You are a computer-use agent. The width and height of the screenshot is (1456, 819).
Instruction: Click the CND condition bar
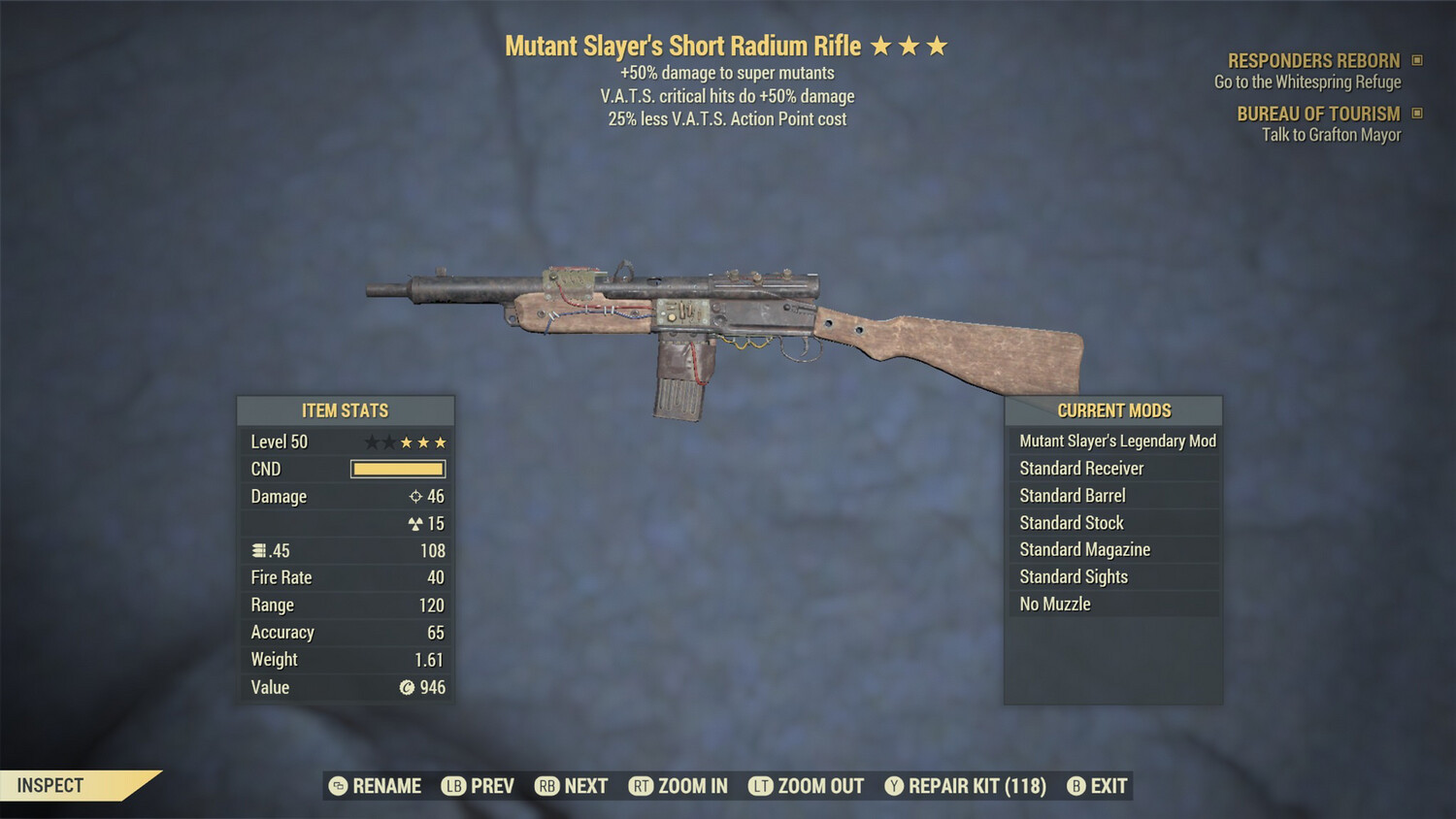click(397, 469)
